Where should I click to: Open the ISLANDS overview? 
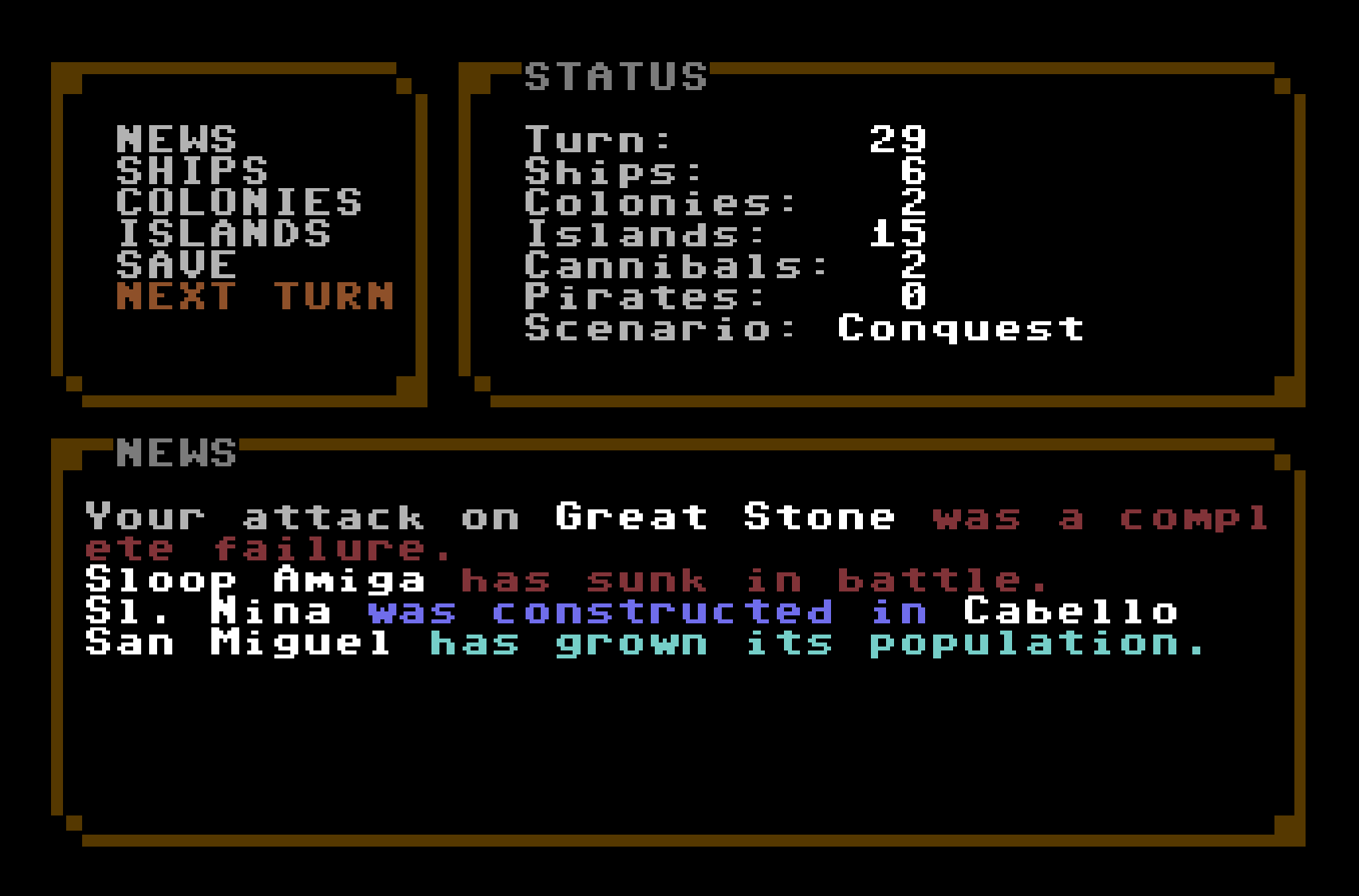point(223,234)
